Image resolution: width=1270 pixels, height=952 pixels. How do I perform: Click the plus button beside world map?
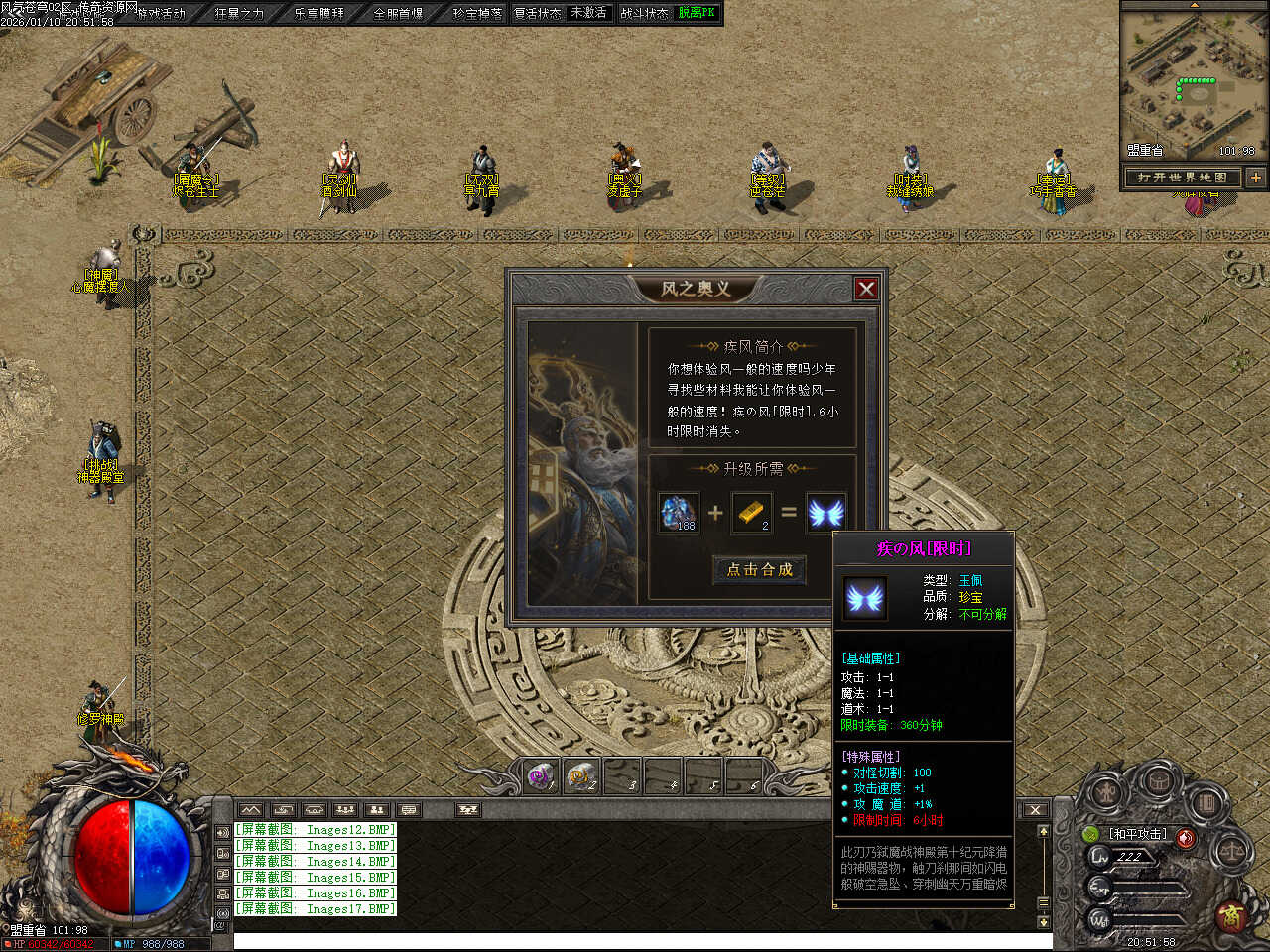click(x=1255, y=178)
